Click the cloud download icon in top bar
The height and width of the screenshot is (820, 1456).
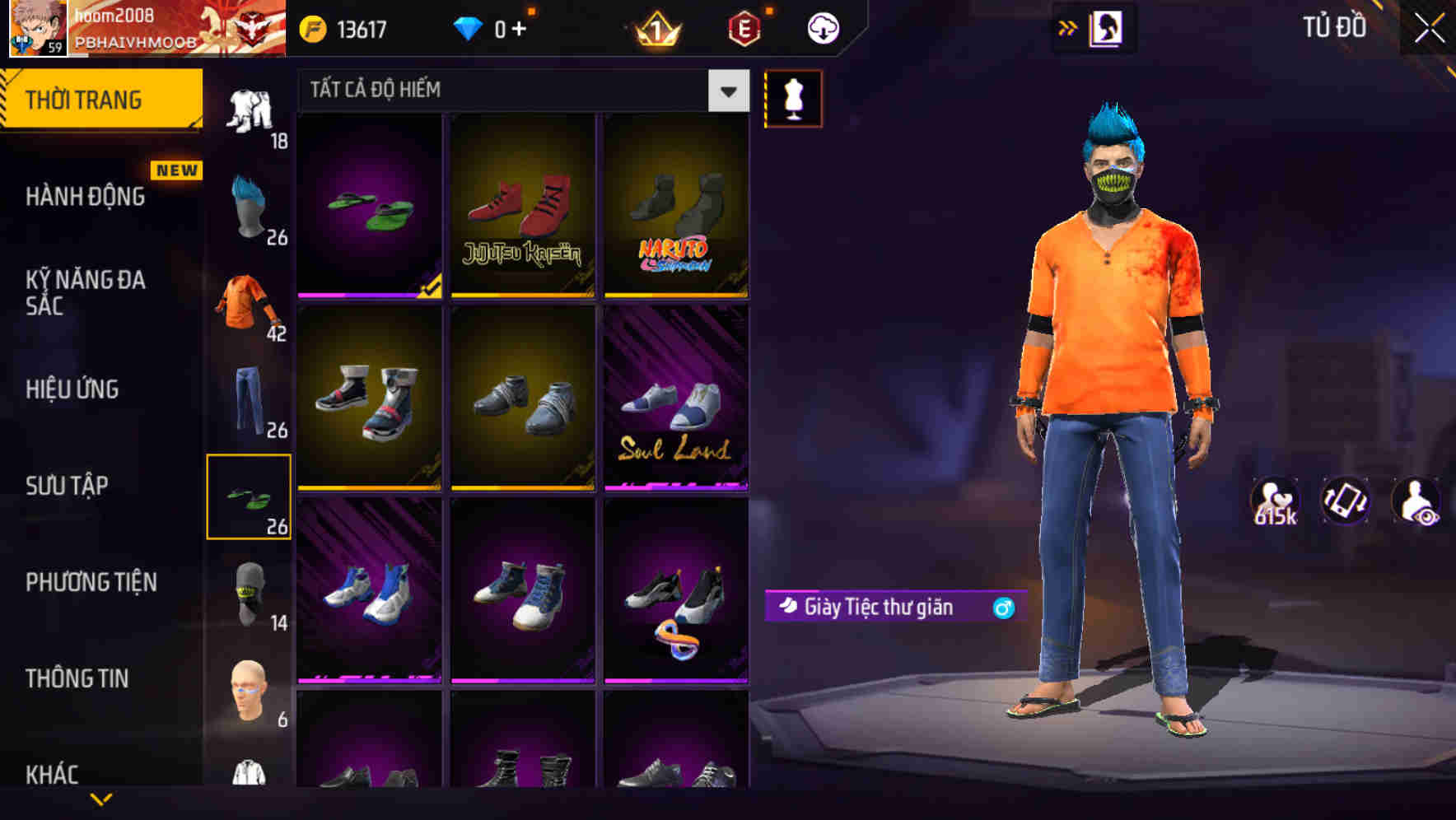point(823,26)
